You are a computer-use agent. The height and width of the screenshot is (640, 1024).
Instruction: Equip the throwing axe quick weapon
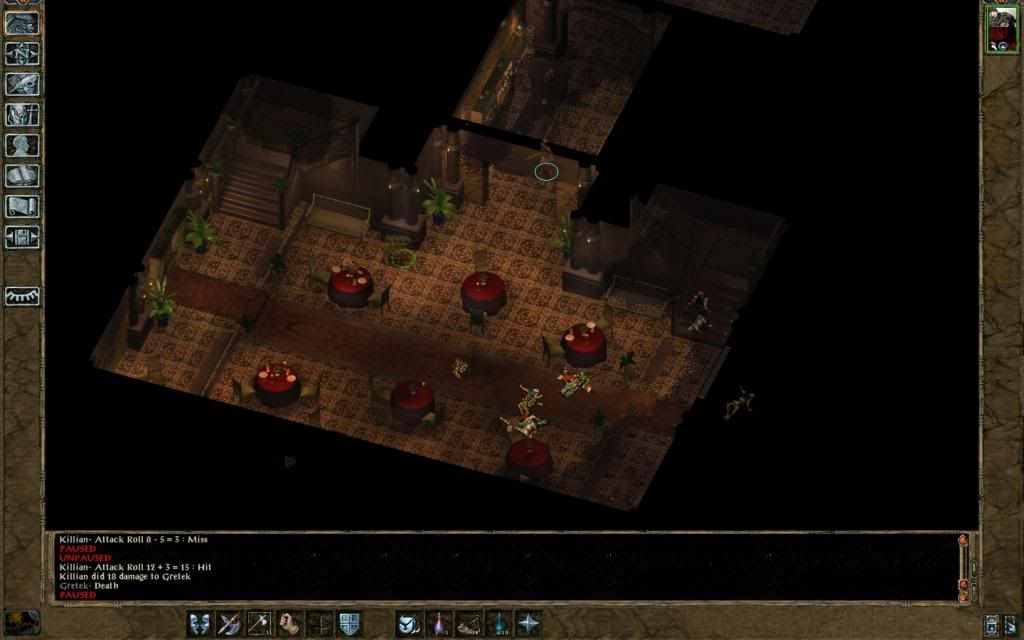tap(260, 623)
